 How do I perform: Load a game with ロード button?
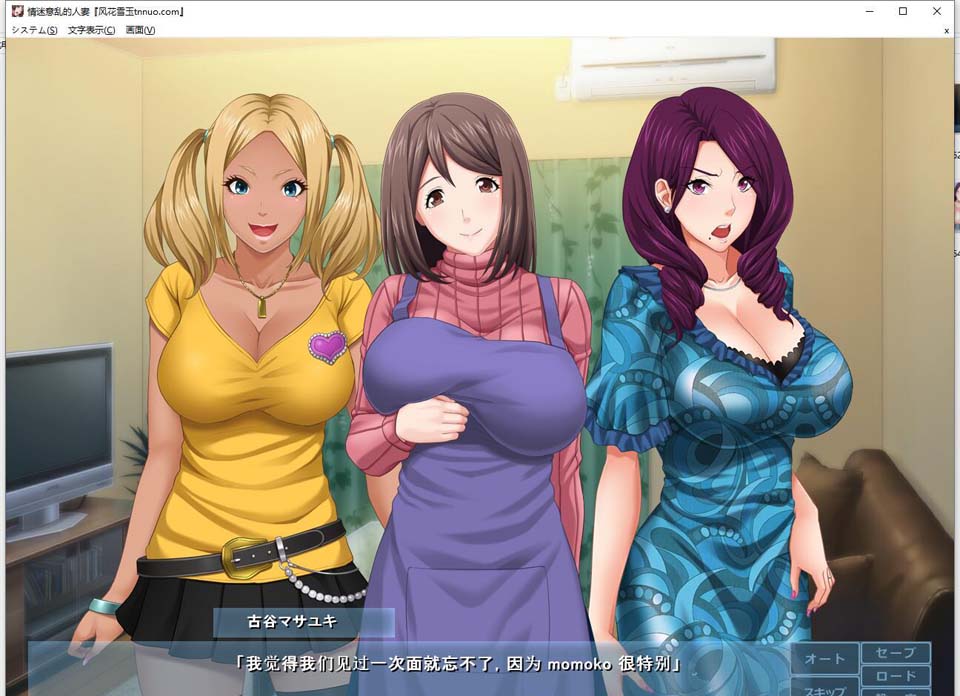point(895,676)
